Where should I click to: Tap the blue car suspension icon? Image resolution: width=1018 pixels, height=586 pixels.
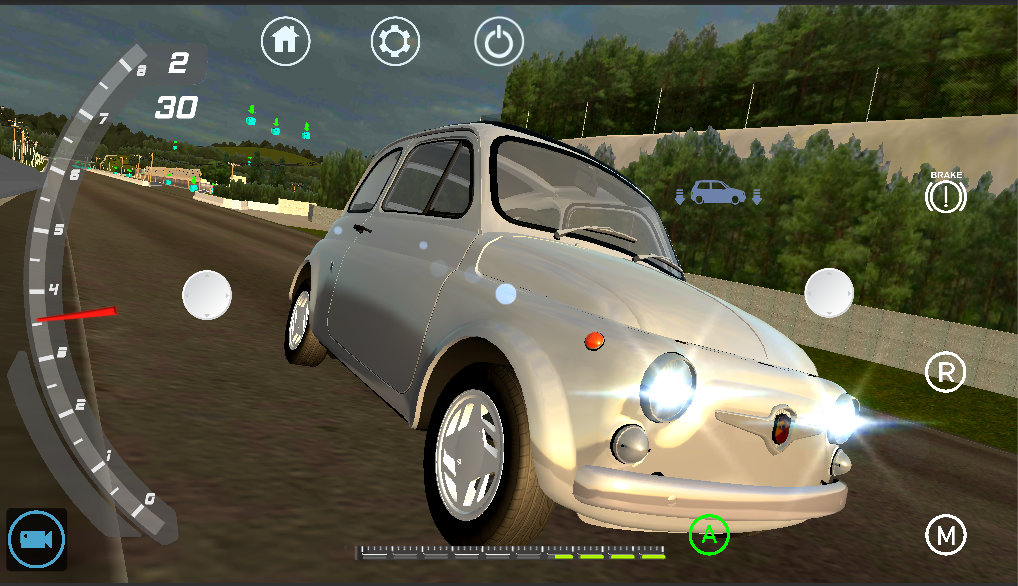click(x=718, y=192)
